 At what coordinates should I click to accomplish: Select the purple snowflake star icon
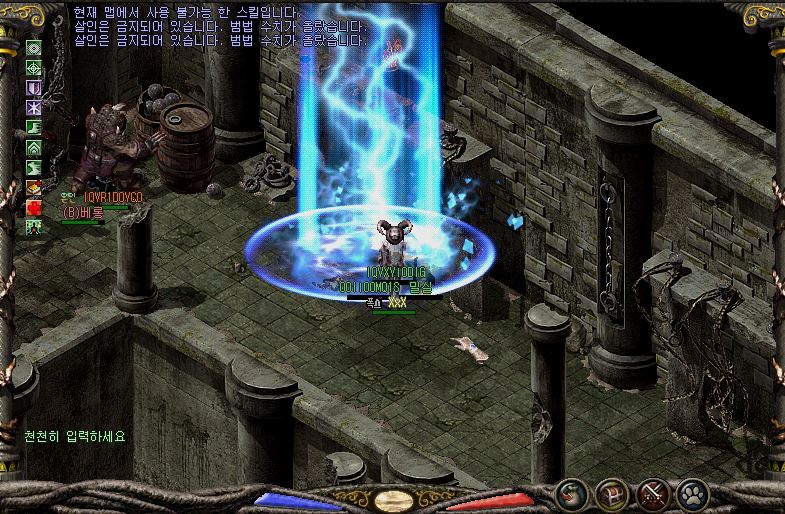click(x=33, y=107)
